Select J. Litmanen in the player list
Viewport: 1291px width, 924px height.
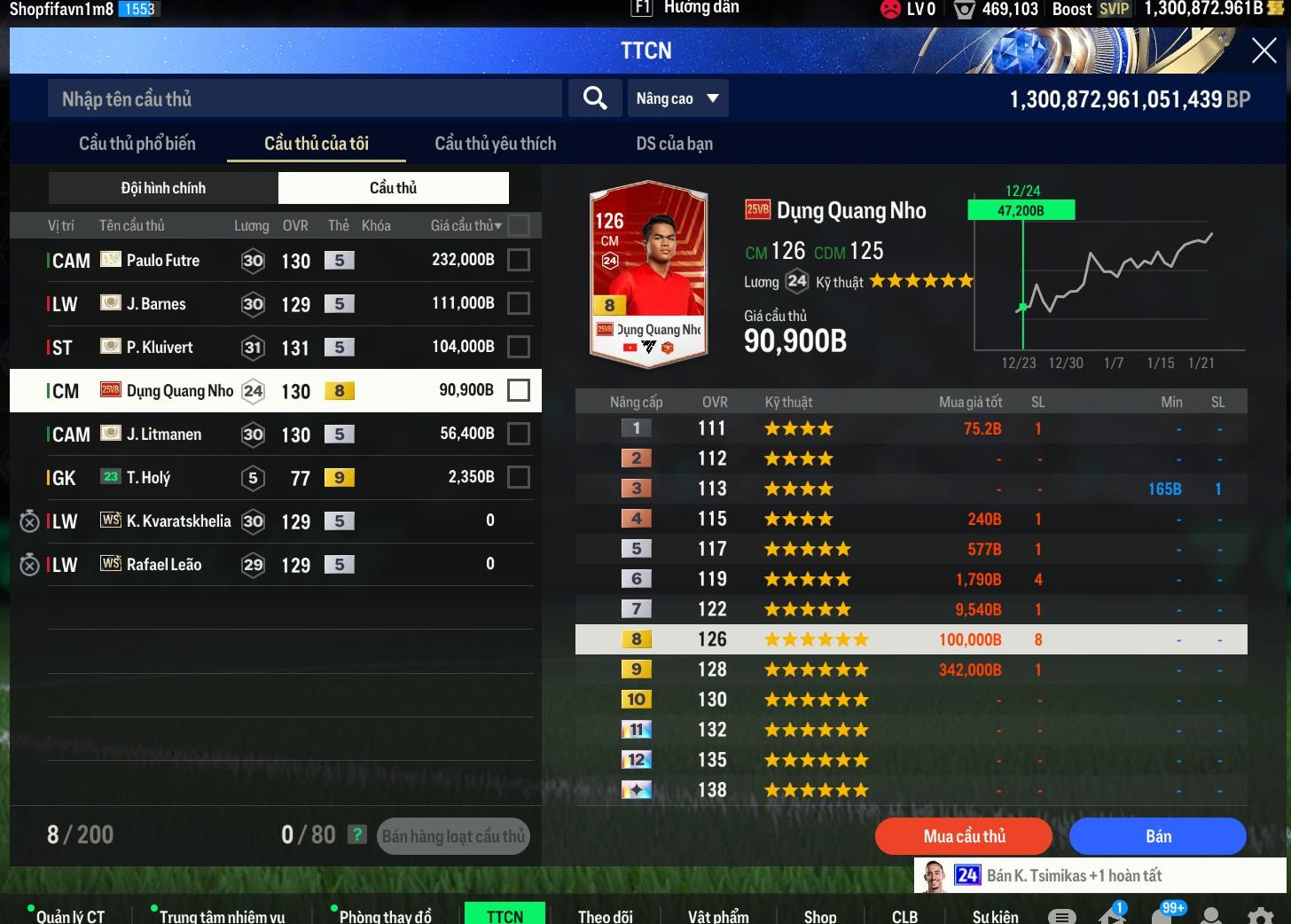(266, 434)
